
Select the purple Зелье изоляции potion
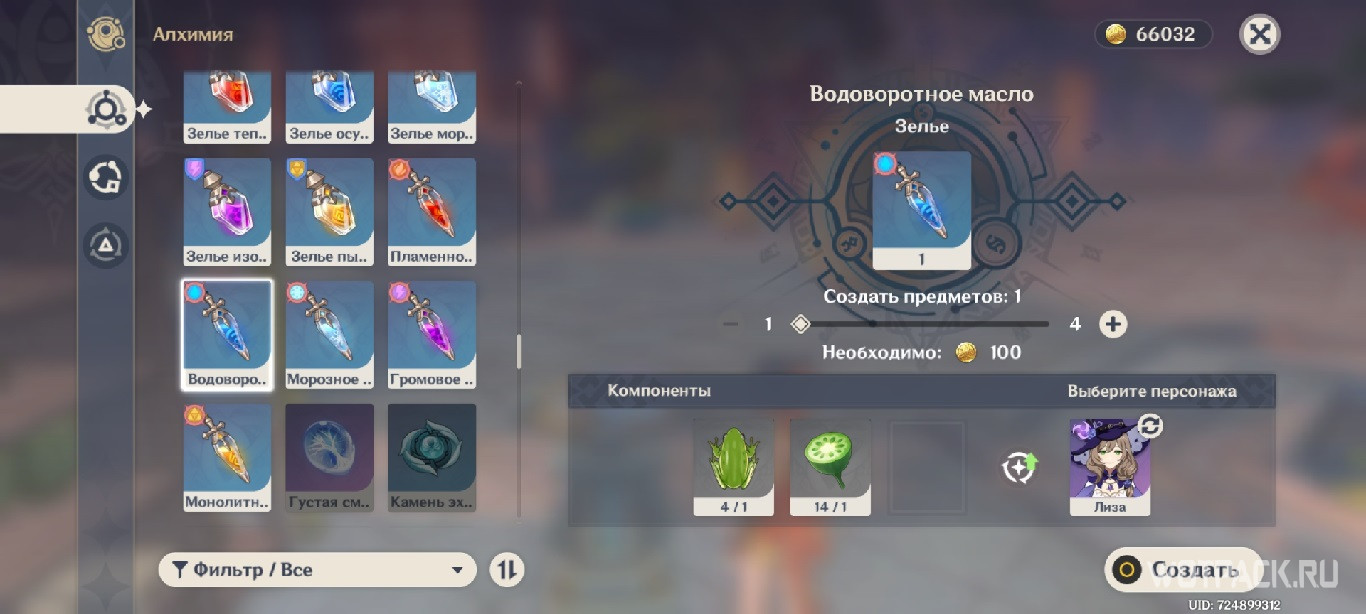(228, 211)
